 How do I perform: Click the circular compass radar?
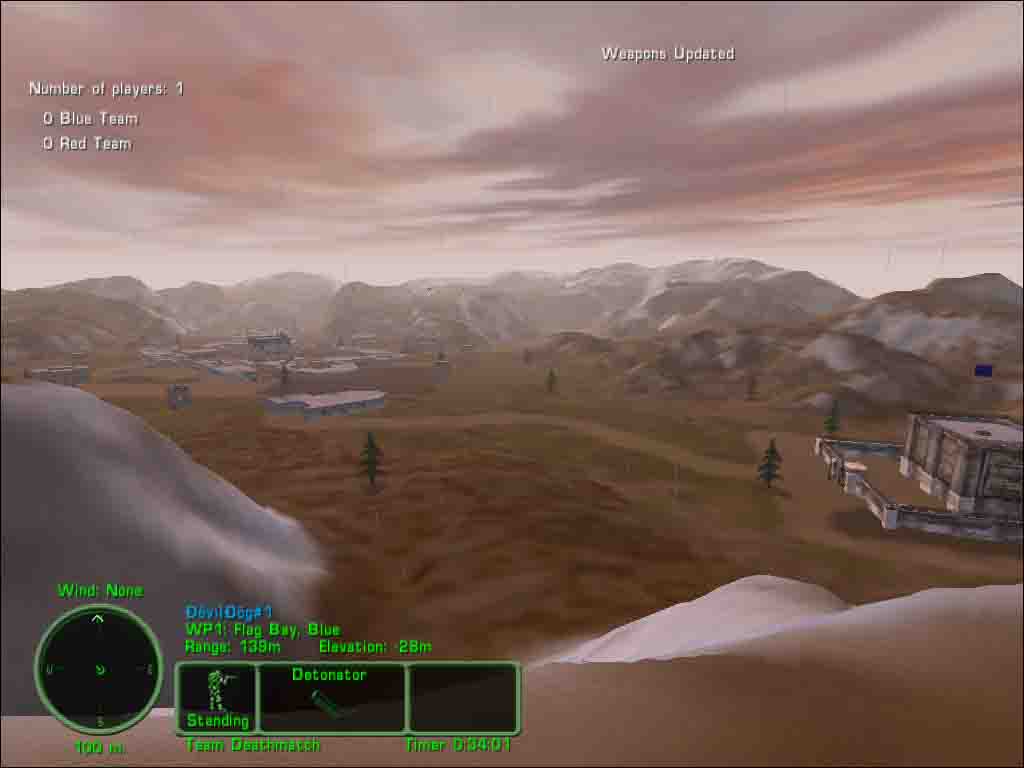pyautogui.click(x=98, y=668)
